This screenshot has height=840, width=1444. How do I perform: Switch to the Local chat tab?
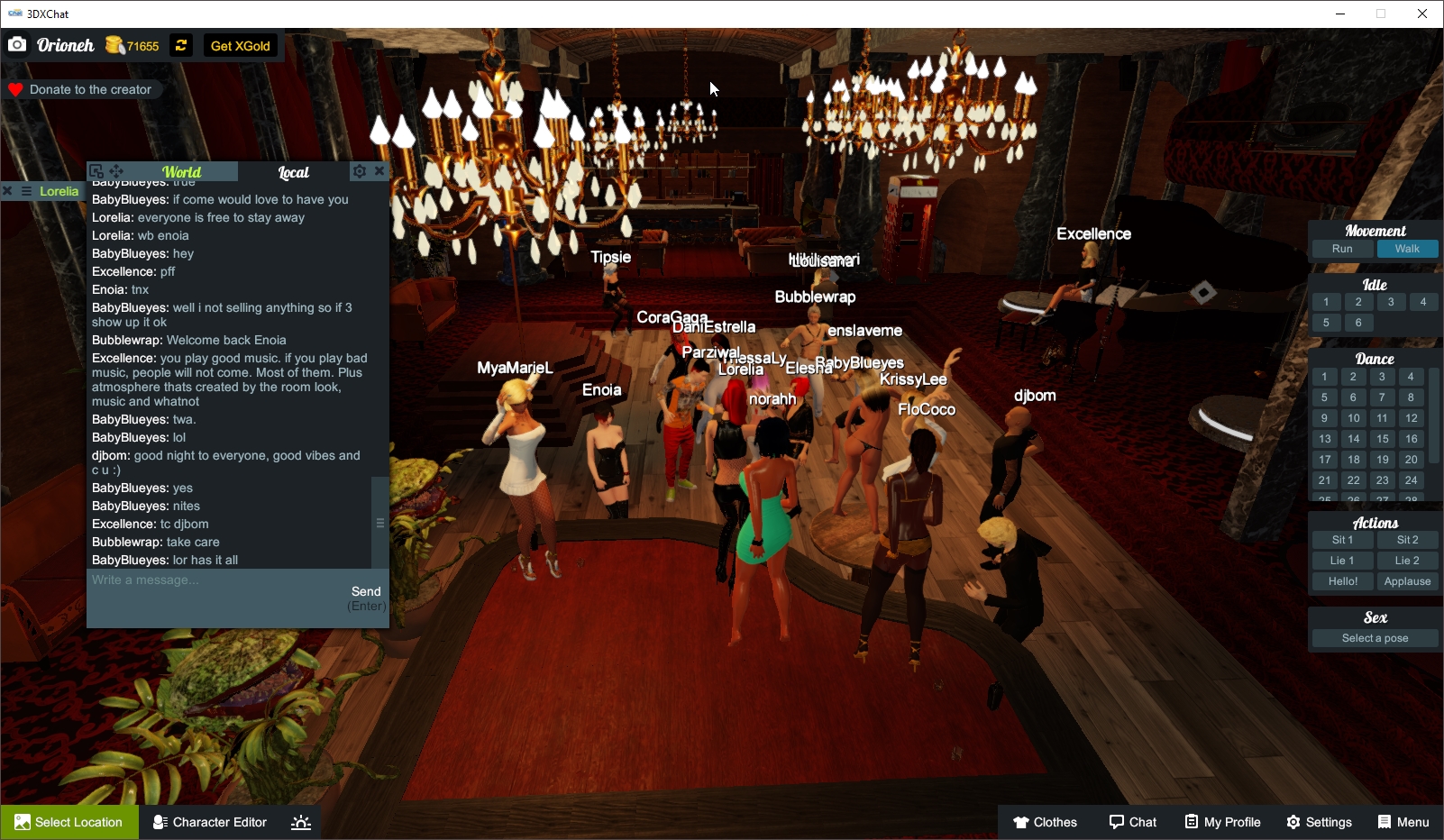coord(295,171)
